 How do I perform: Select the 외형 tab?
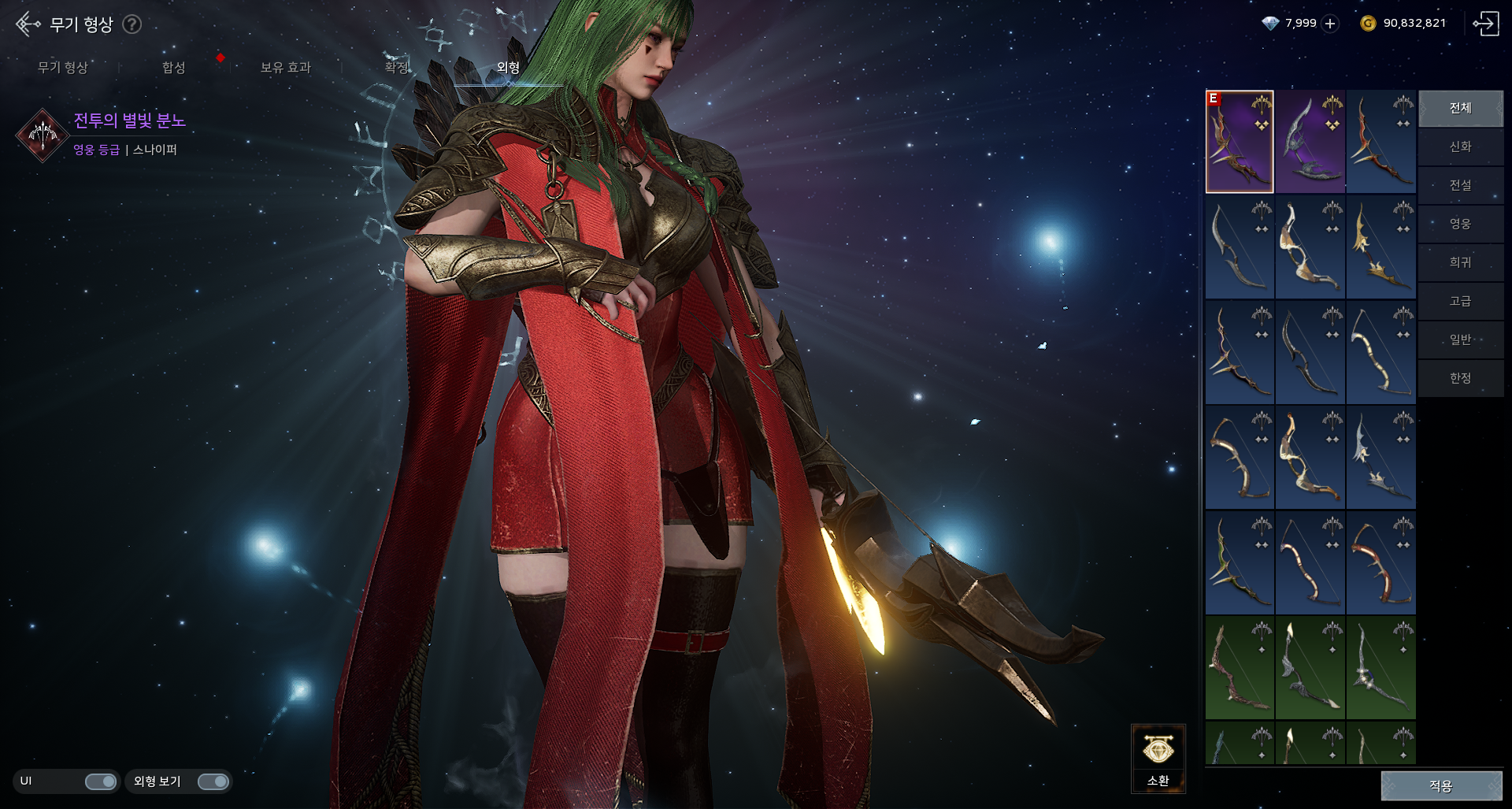[508, 68]
